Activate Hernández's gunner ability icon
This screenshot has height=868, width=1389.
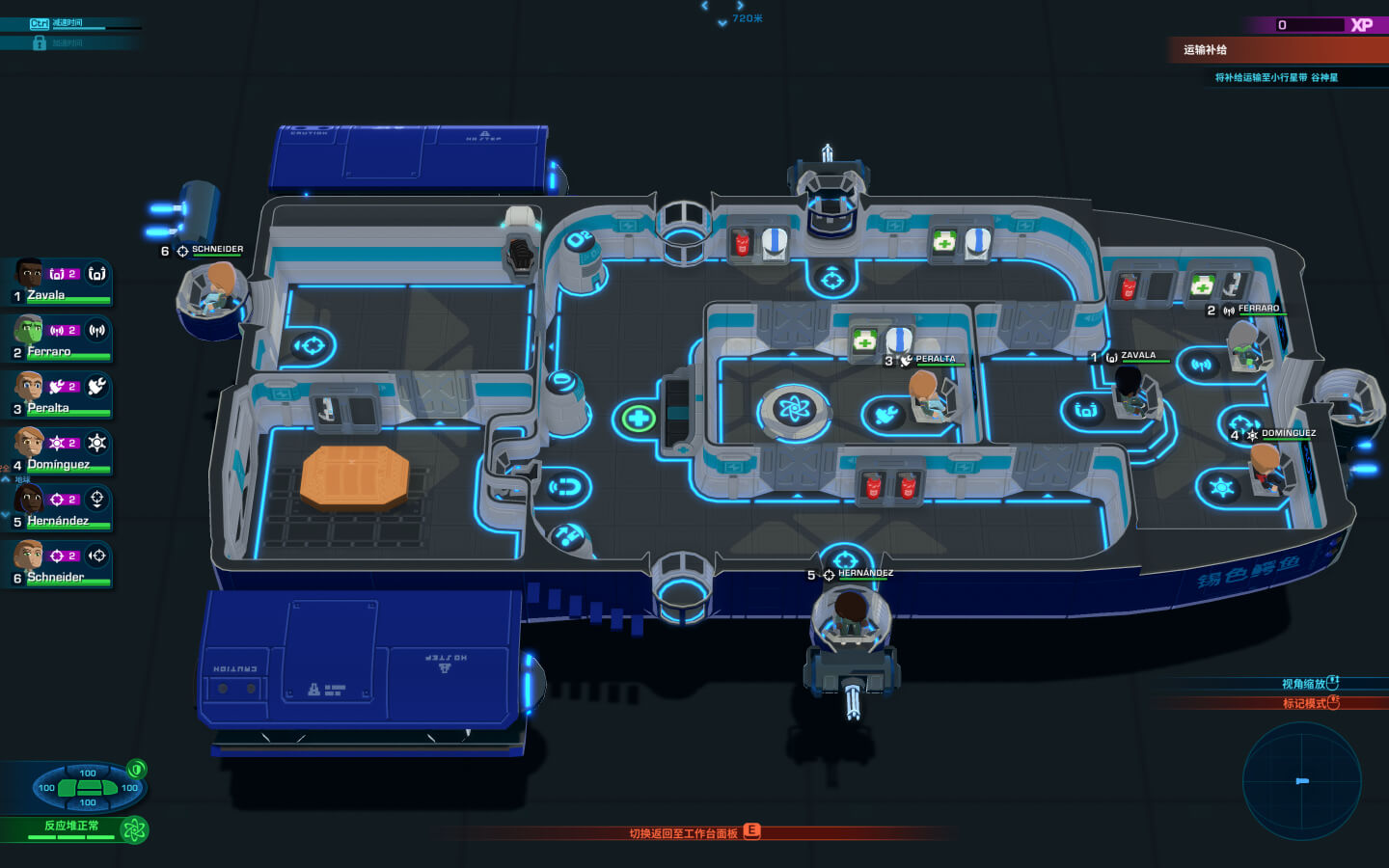tap(97, 500)
